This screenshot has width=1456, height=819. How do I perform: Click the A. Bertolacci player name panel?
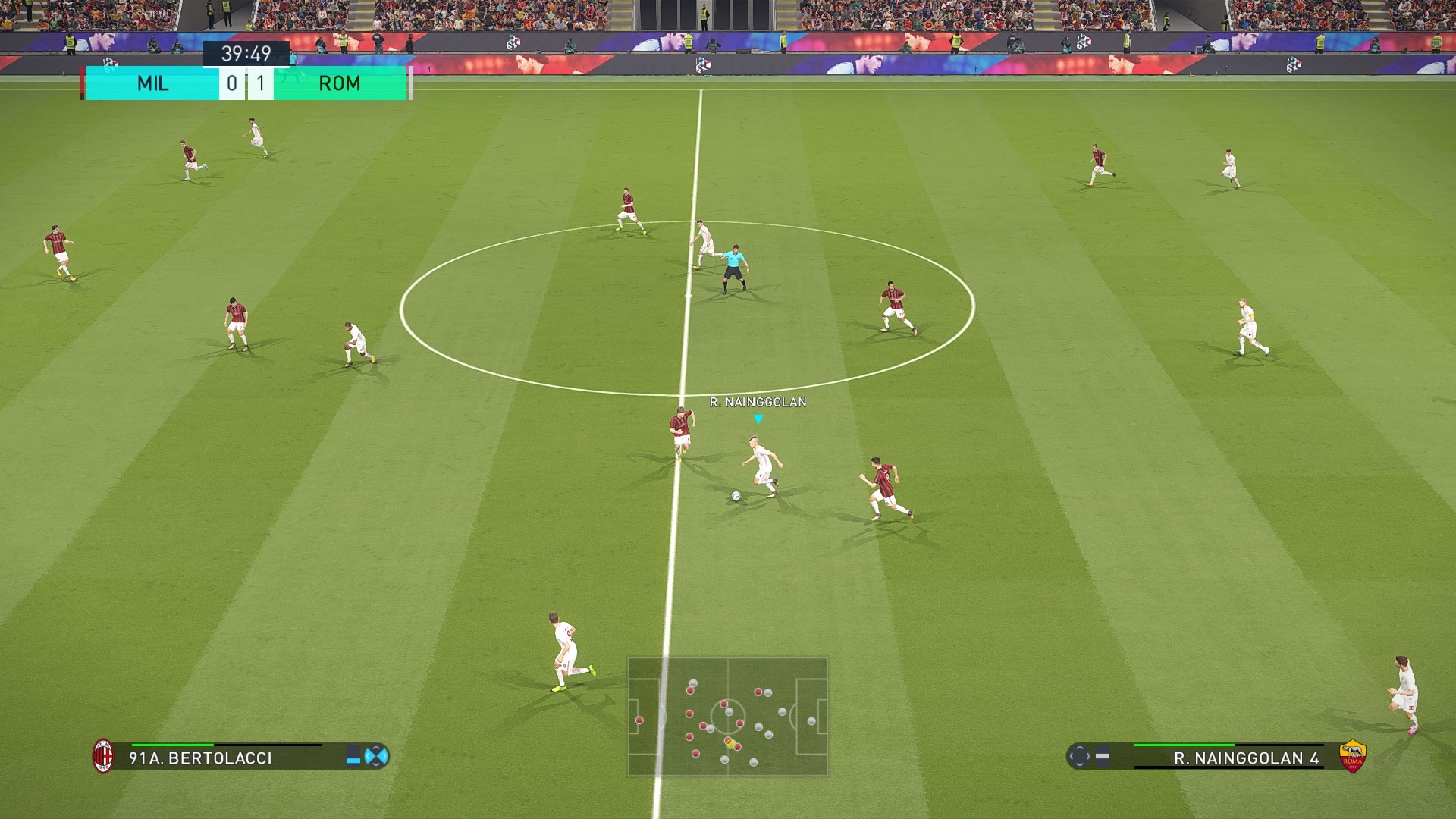200,758
